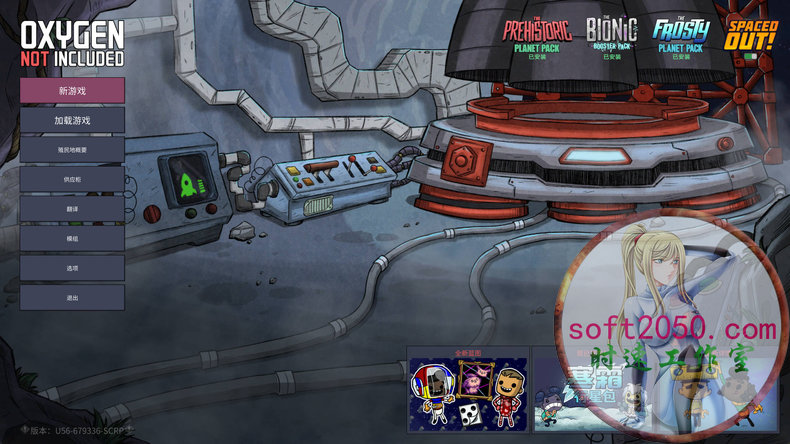The height and width of the screenshot is (444, 790).
Task: Open the 模组 mods menu
Action: (72, 239)
